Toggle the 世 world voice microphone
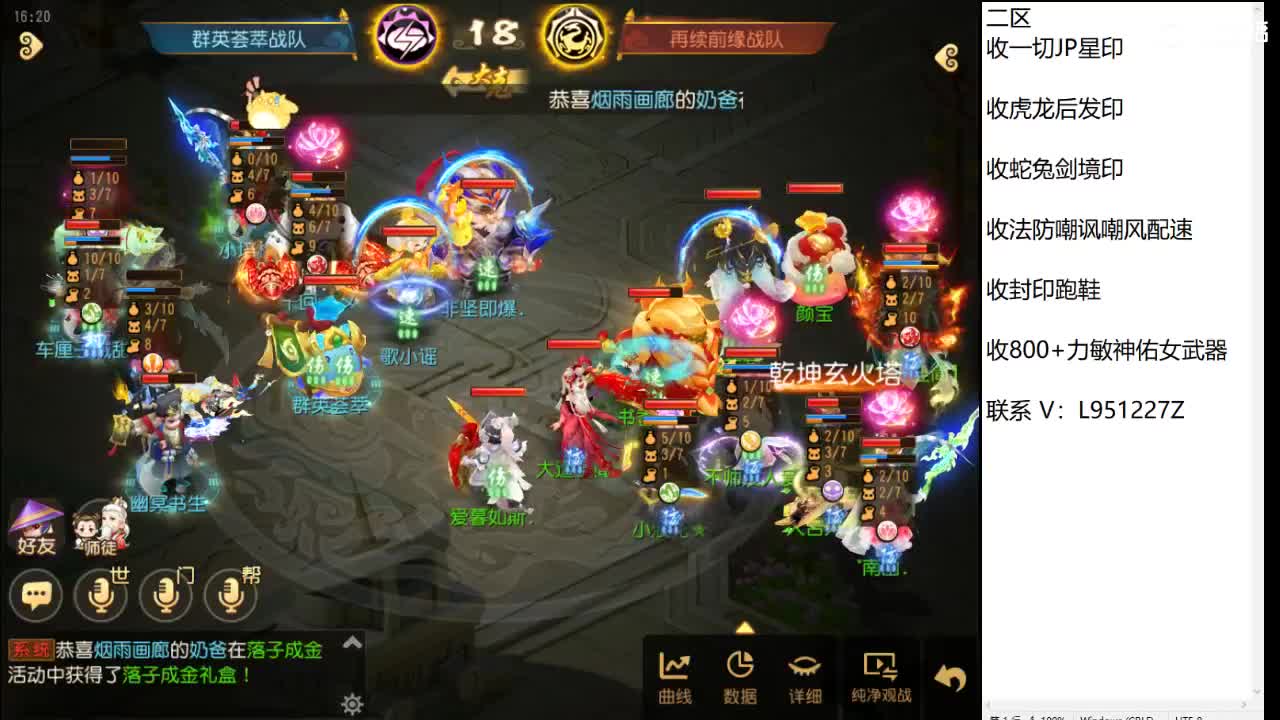The width and height of the screenshot is (1280, 720). (100, 595)
